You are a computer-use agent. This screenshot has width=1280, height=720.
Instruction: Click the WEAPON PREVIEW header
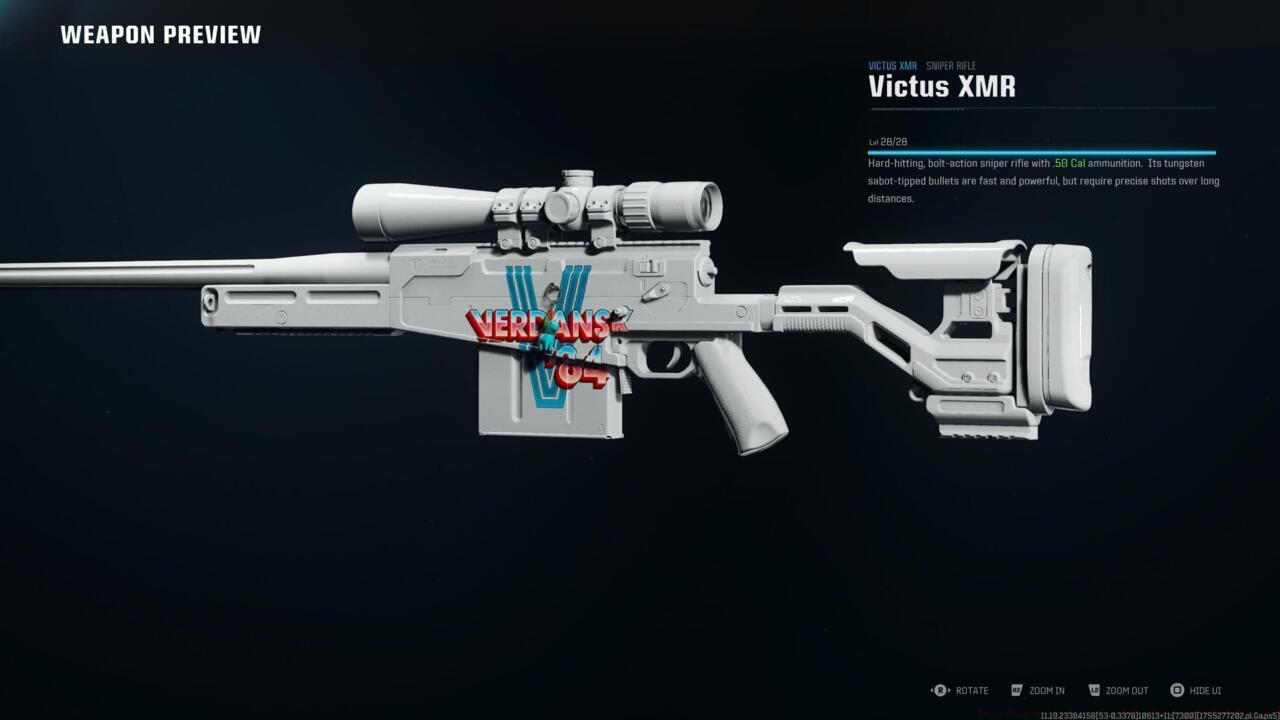point(160,34)
